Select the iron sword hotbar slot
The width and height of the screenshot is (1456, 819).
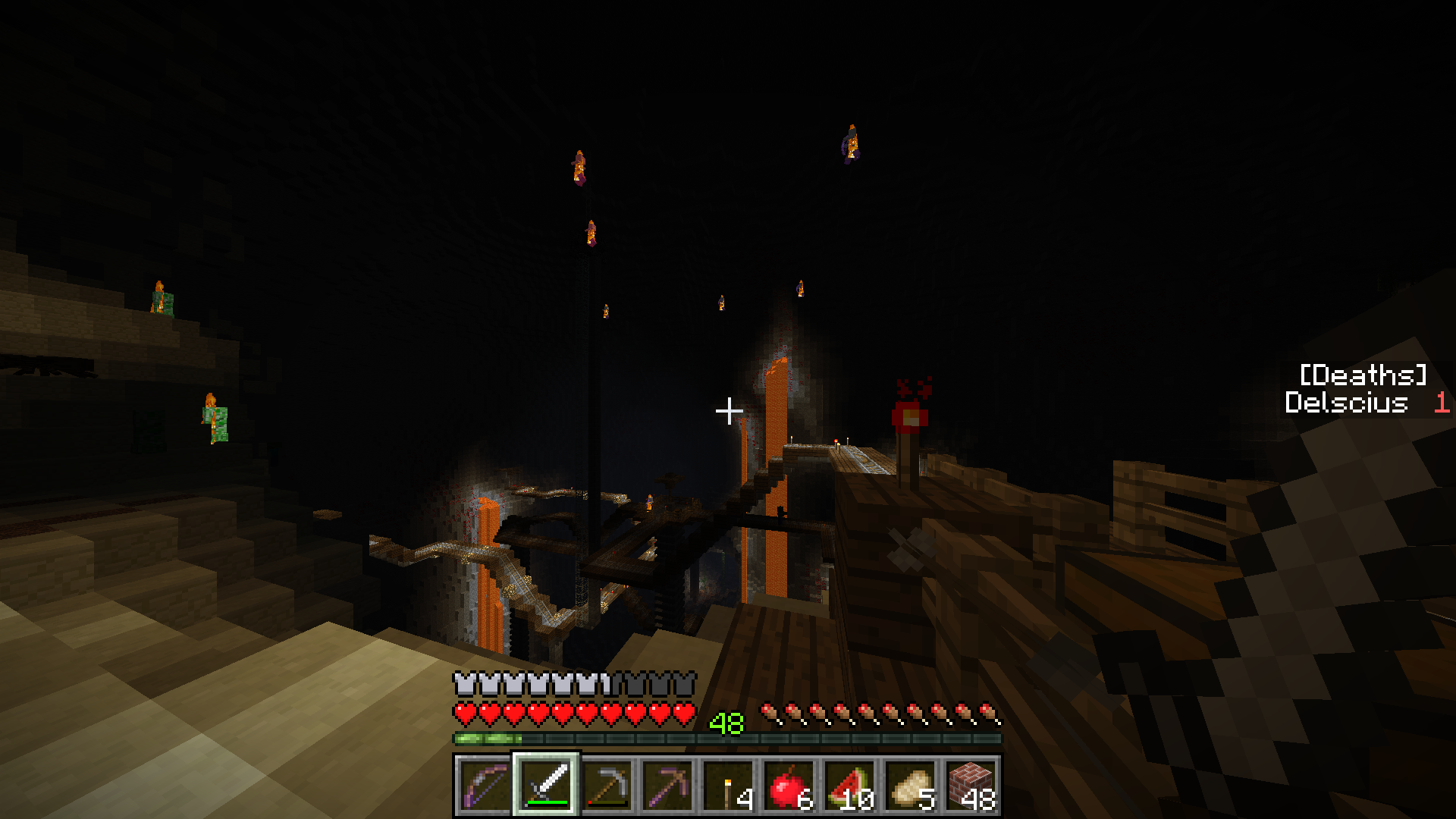coord(546,786)
